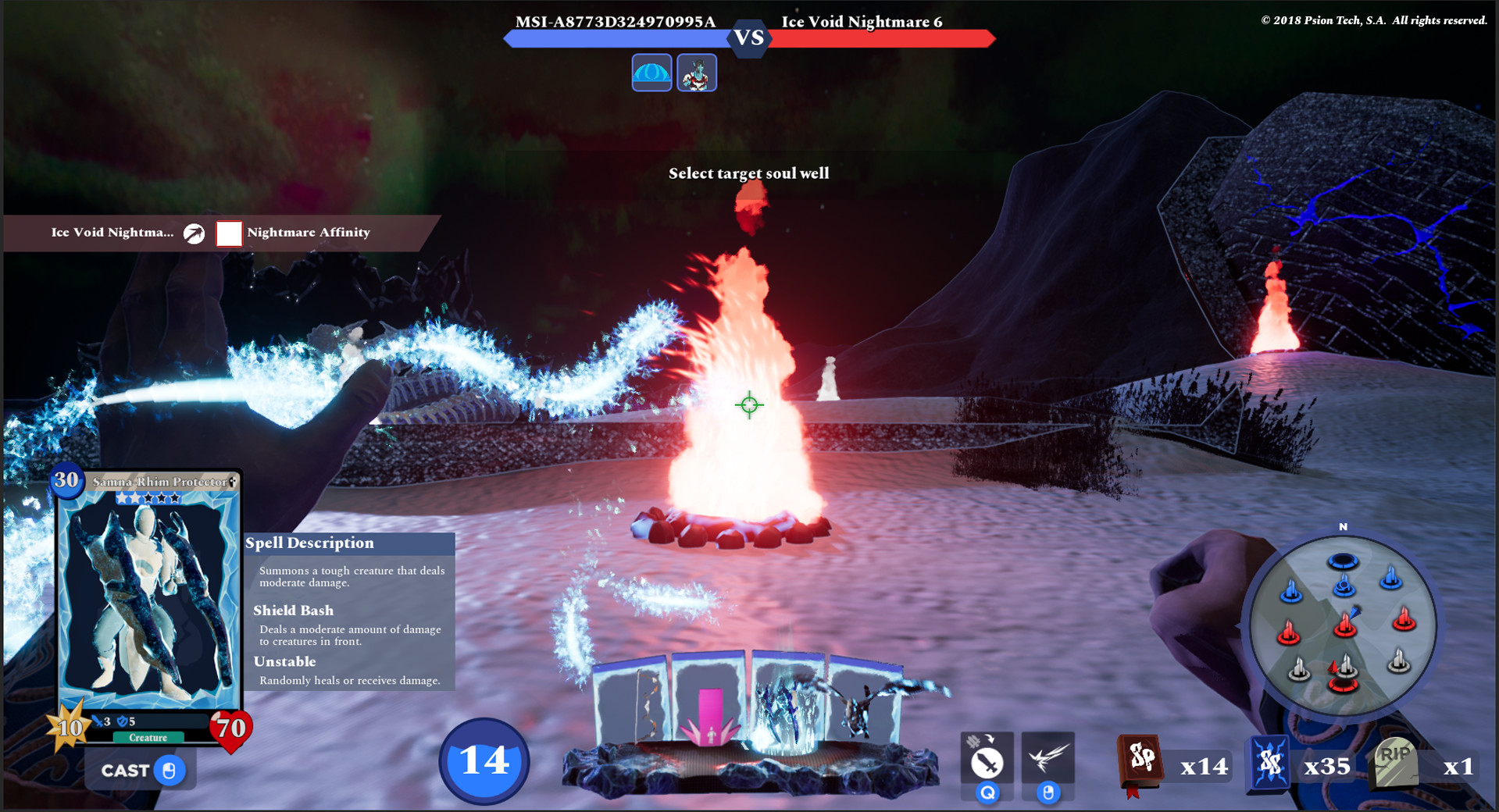Open the Shield Bash ability details
This screenshot has width=1499, height=812.
[293, 610]
